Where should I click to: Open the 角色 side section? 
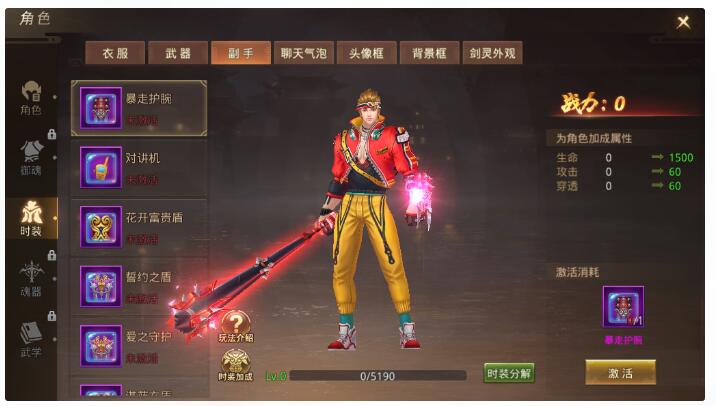pos(31,98)
